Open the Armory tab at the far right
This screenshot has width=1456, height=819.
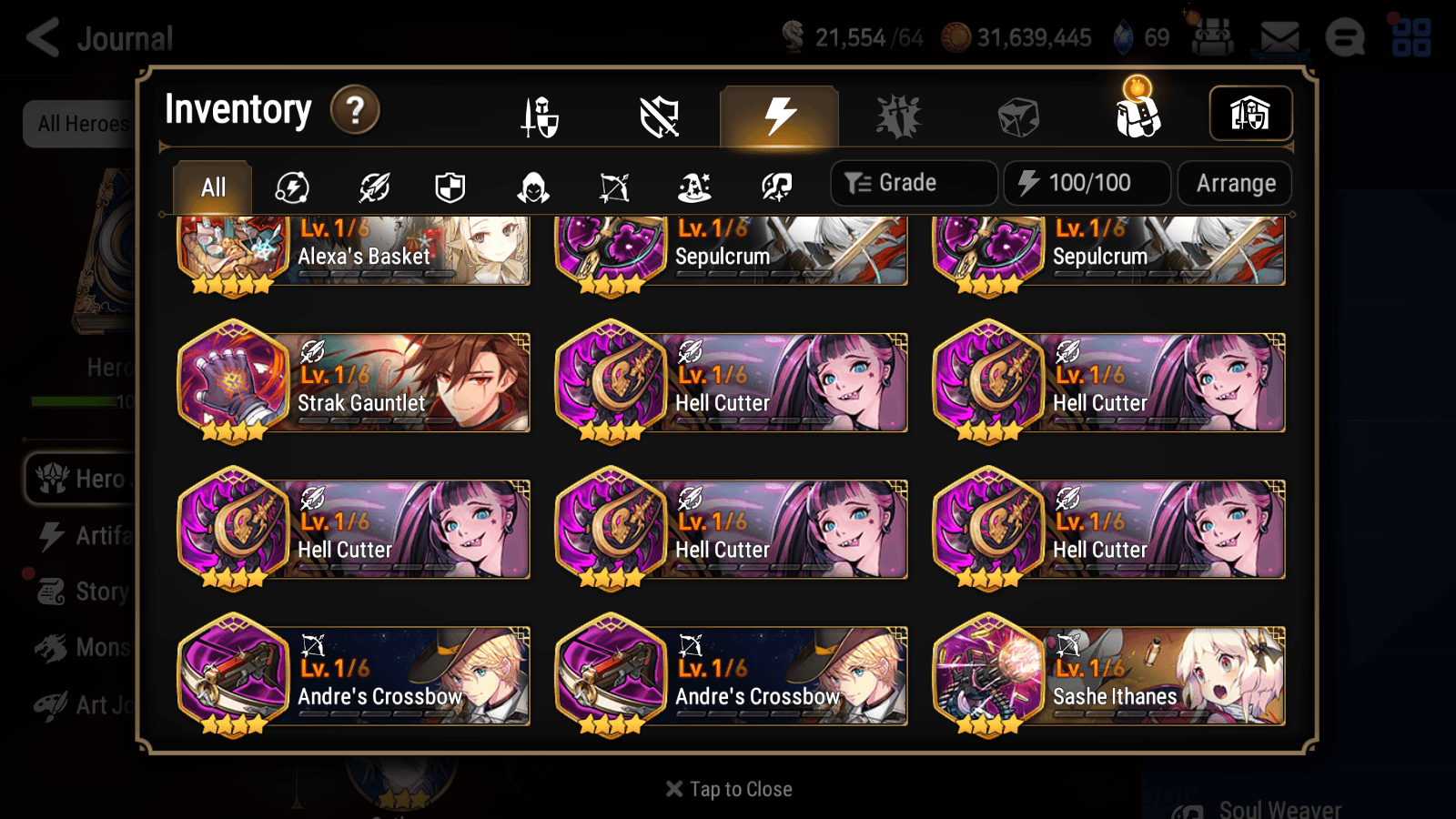tap(1251, 113)
